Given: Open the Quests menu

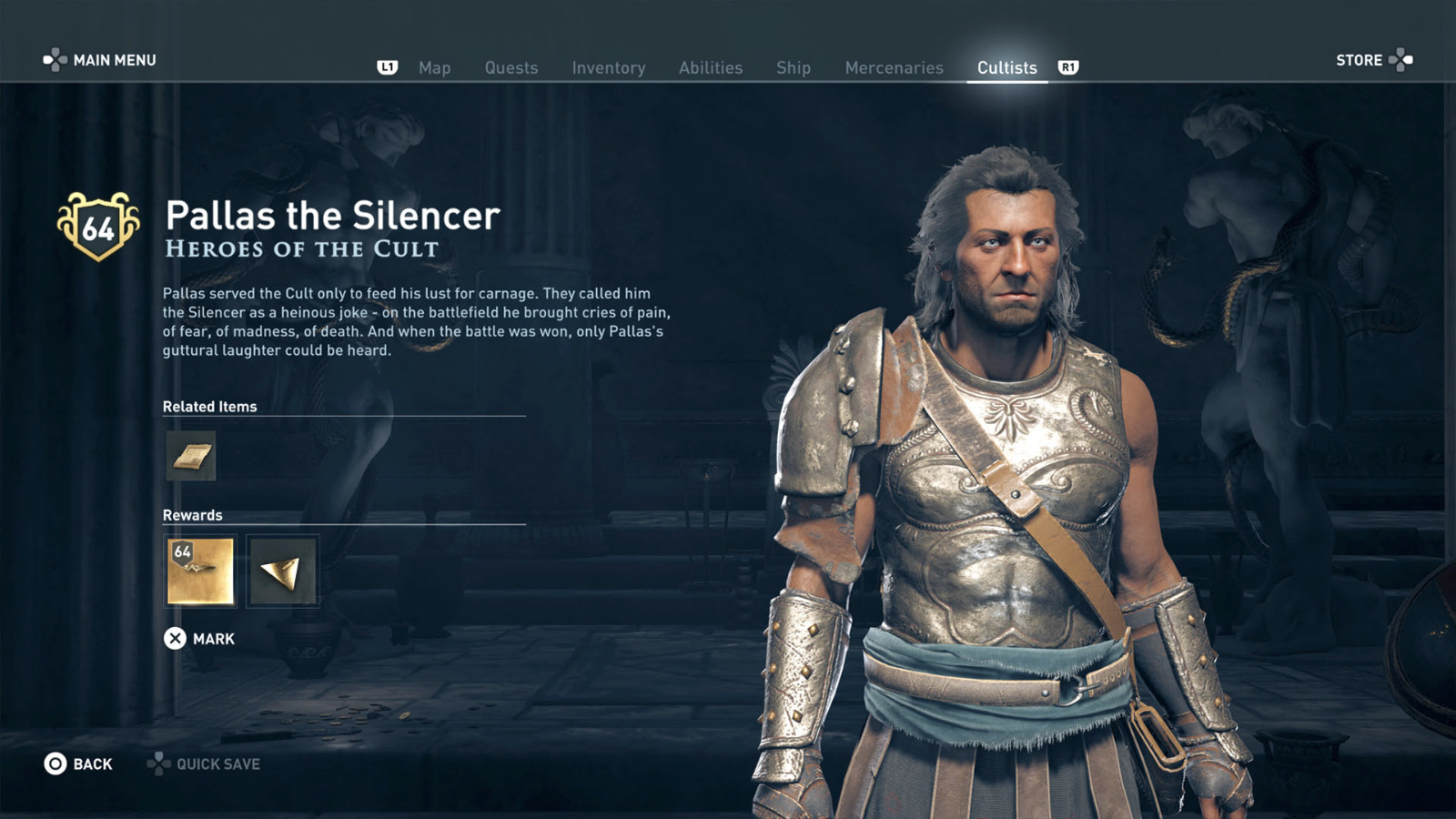Looking at the screenshot, I should point(511,66).
